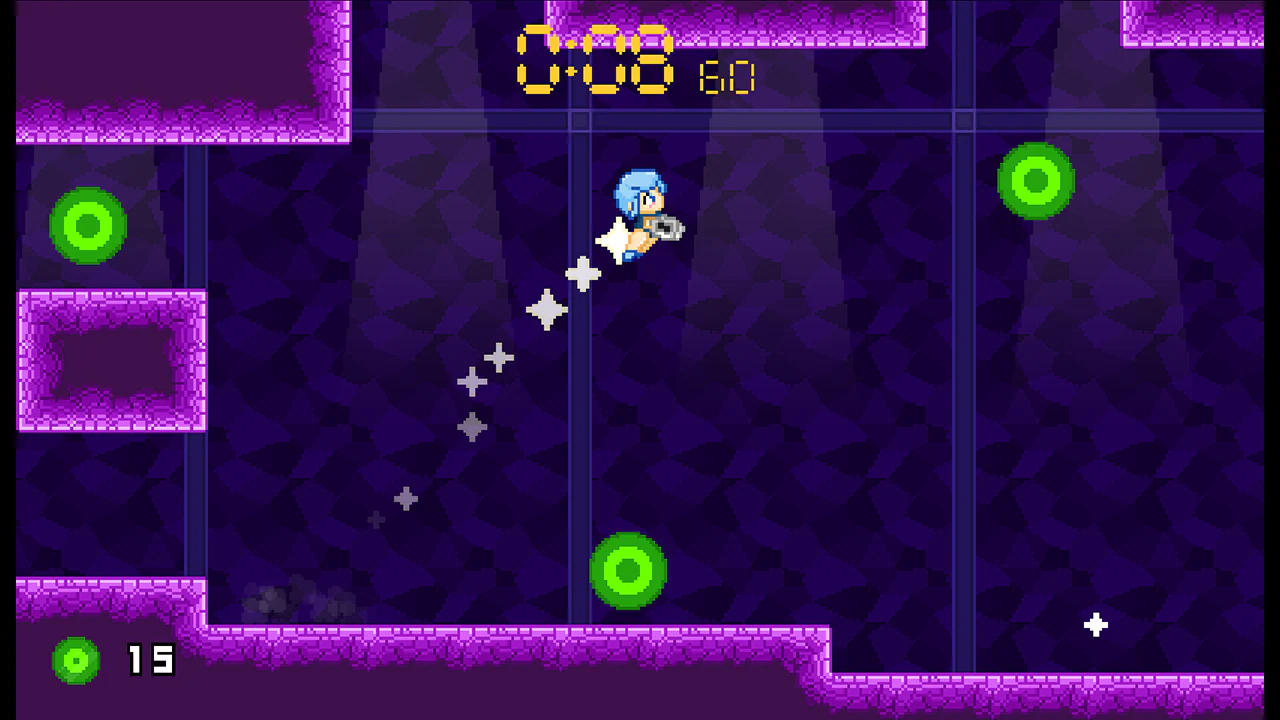The width and height of the screenshot is (1280, 720).
Task: Click the green ring above the bottom platform
Action: point(628,570)
